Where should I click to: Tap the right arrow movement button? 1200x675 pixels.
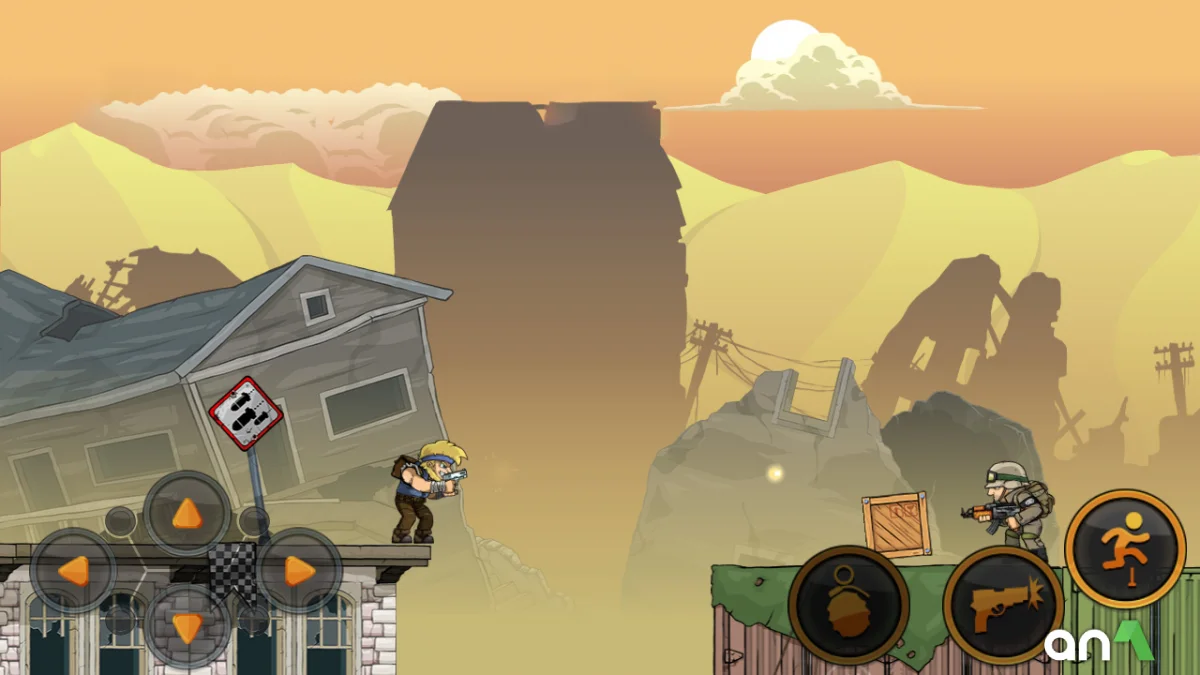point(300,571)
